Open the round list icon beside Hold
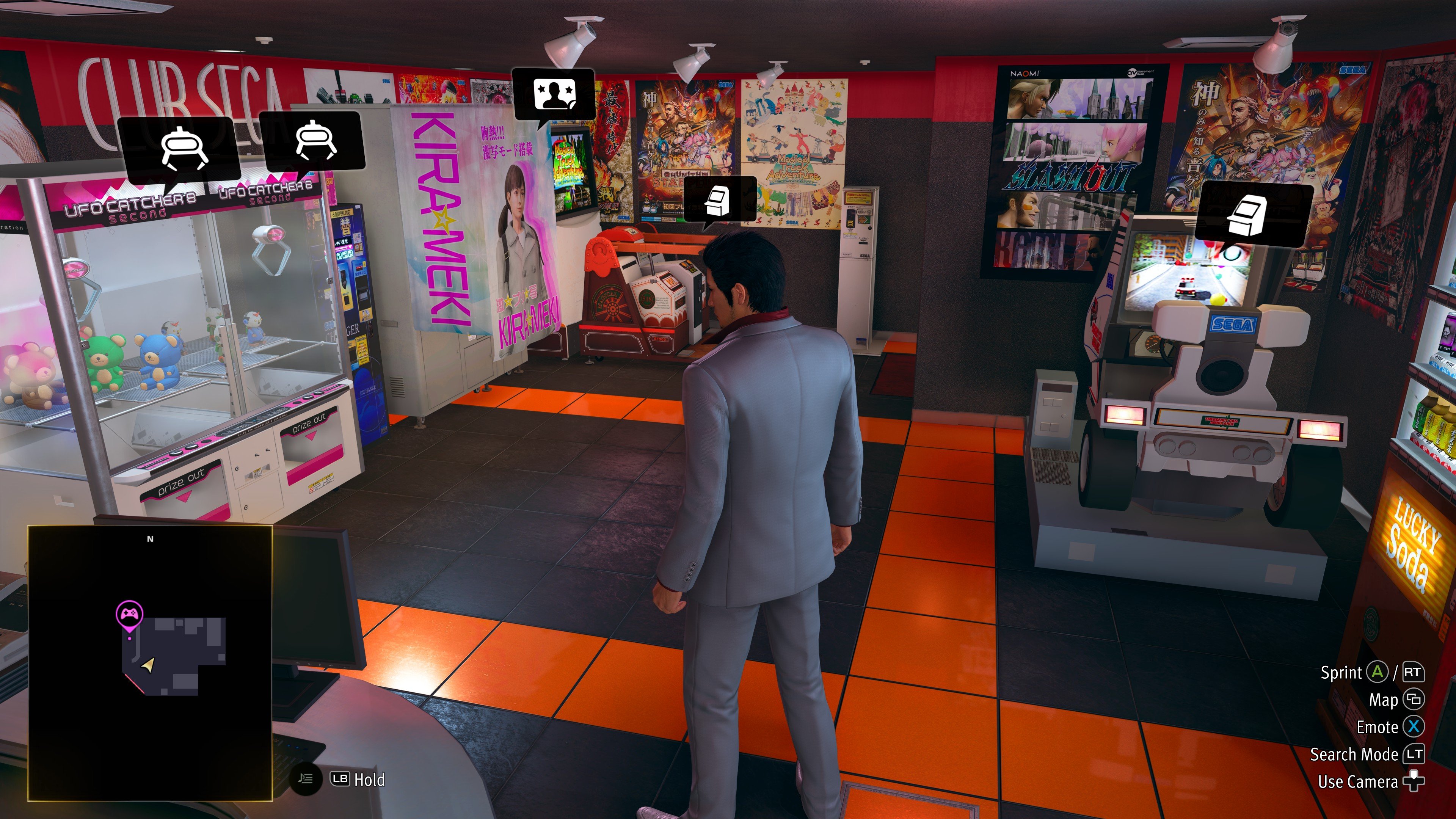 pyautogui.click(x=306, y=779)
